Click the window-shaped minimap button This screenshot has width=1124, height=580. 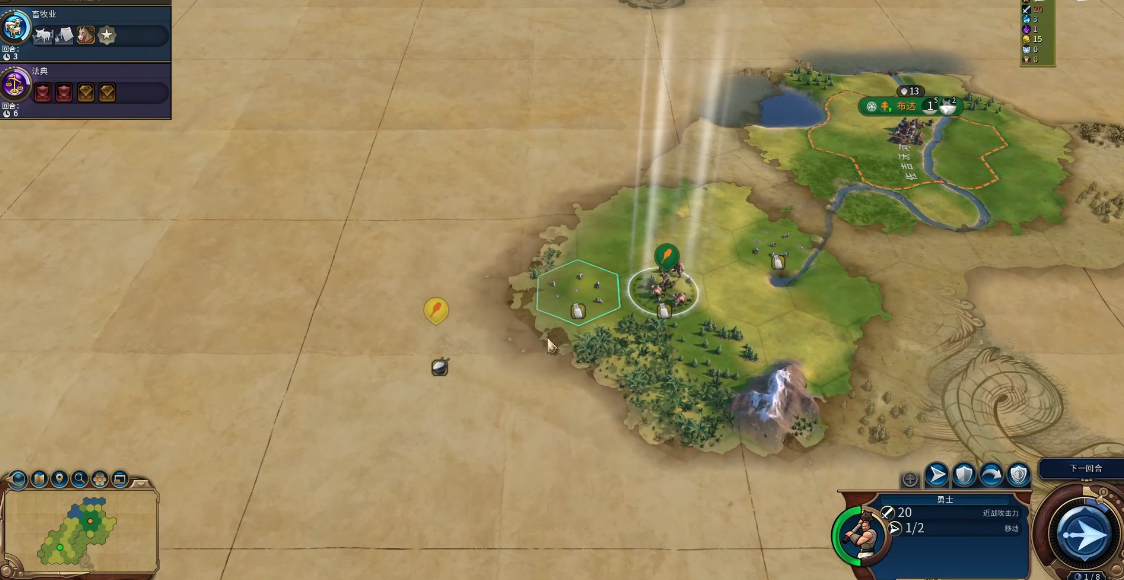tap(119, 479)
